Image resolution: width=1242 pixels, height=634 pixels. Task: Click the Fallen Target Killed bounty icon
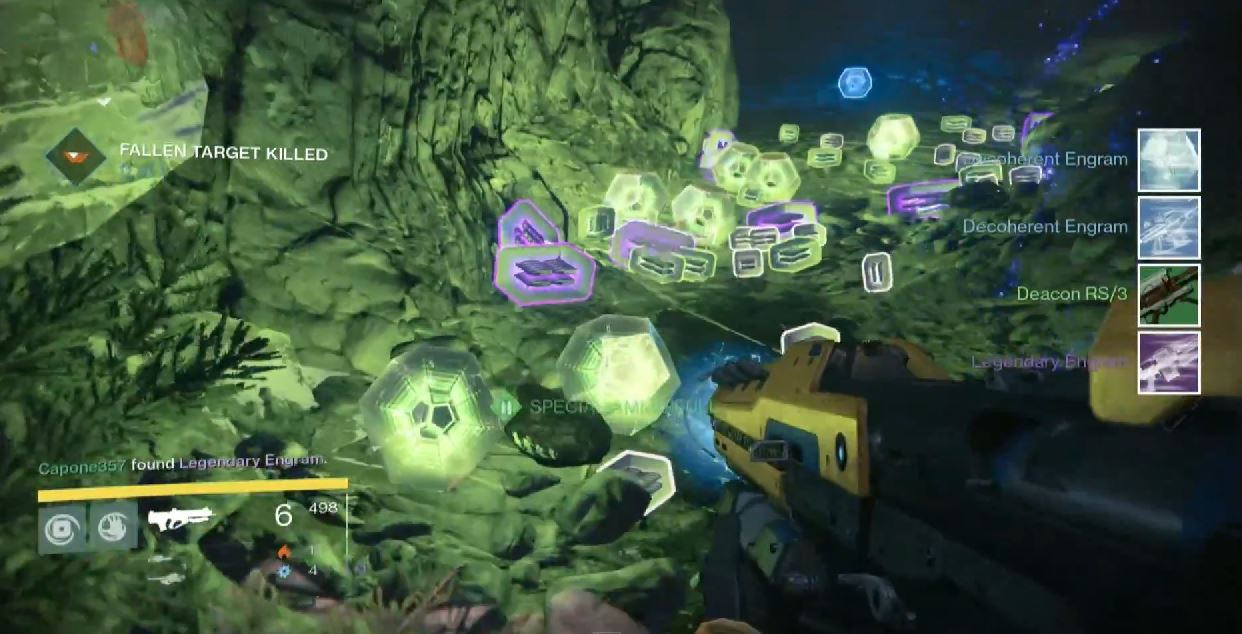(x=76, y=156)
